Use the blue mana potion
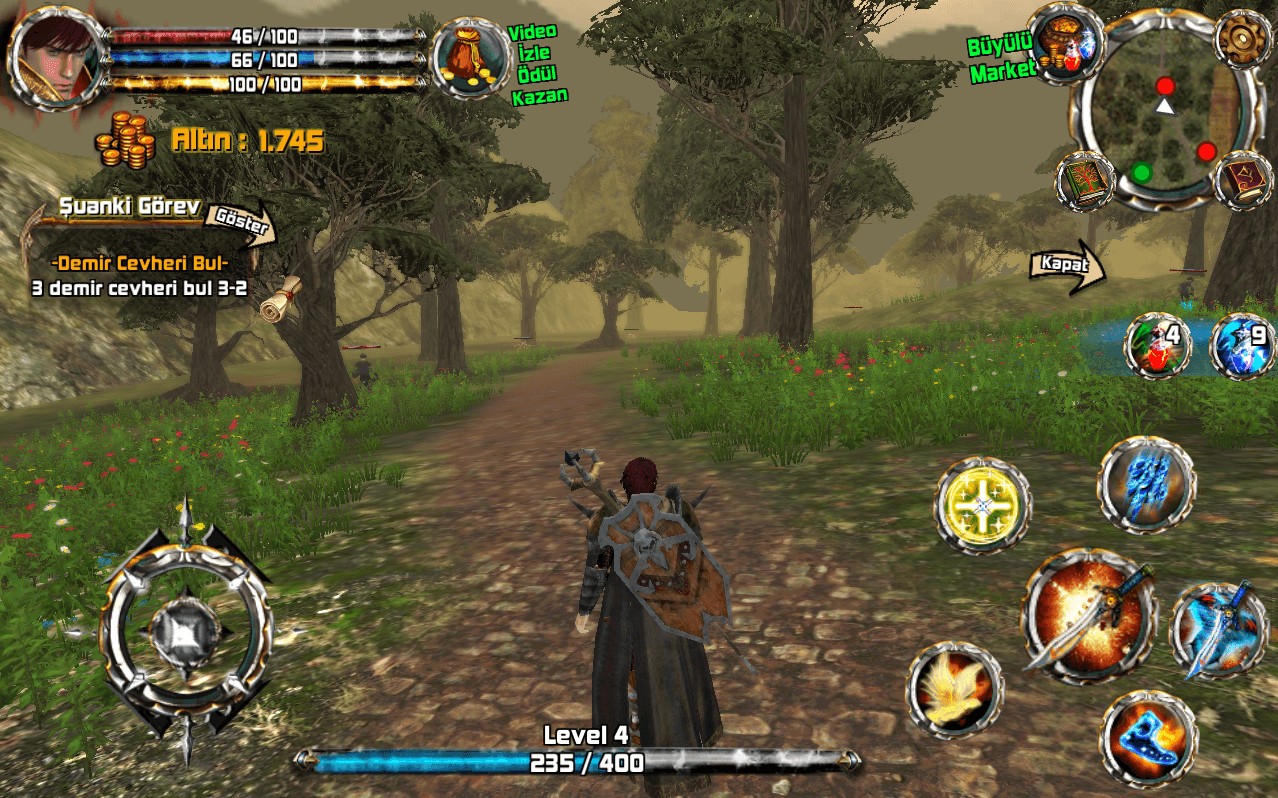Image resolution: width=1278 pixels, height=798 pixels. 1242,345
